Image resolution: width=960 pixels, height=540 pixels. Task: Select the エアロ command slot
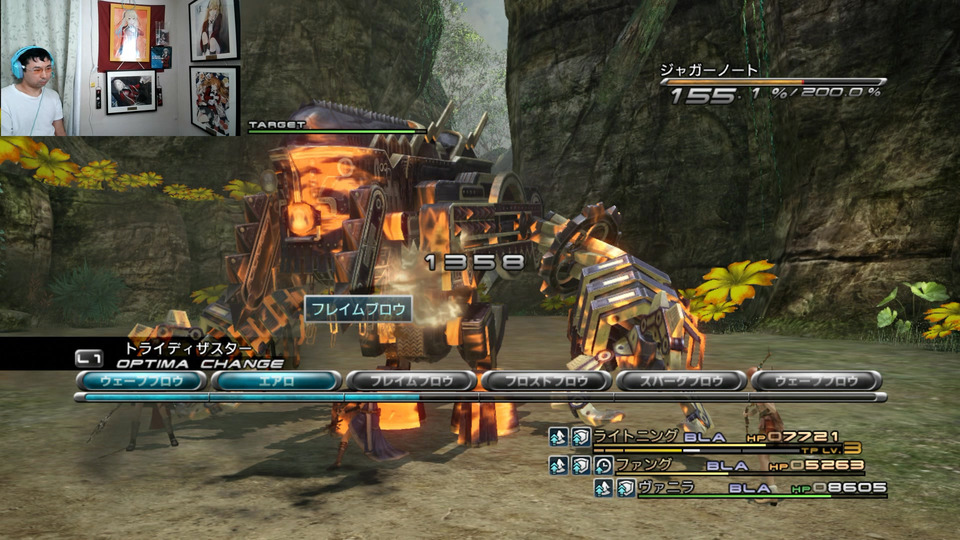(276, 381)
